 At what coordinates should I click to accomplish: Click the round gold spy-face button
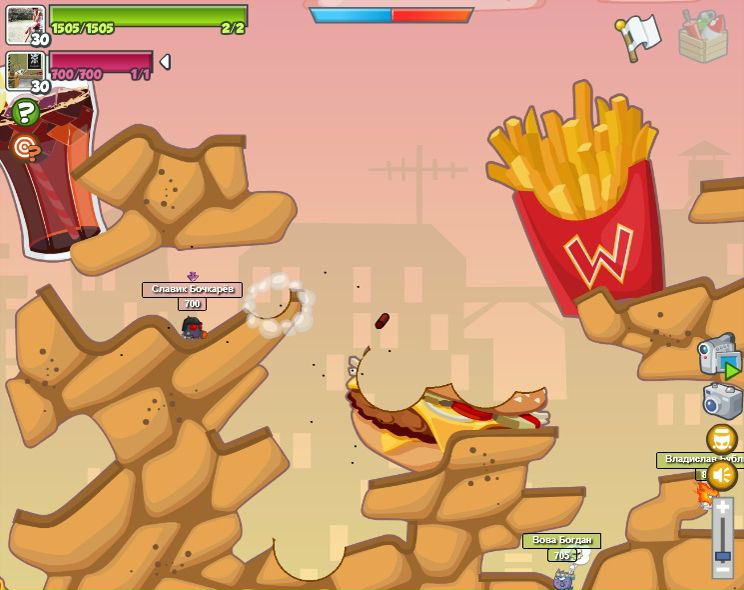click(721, 439)
